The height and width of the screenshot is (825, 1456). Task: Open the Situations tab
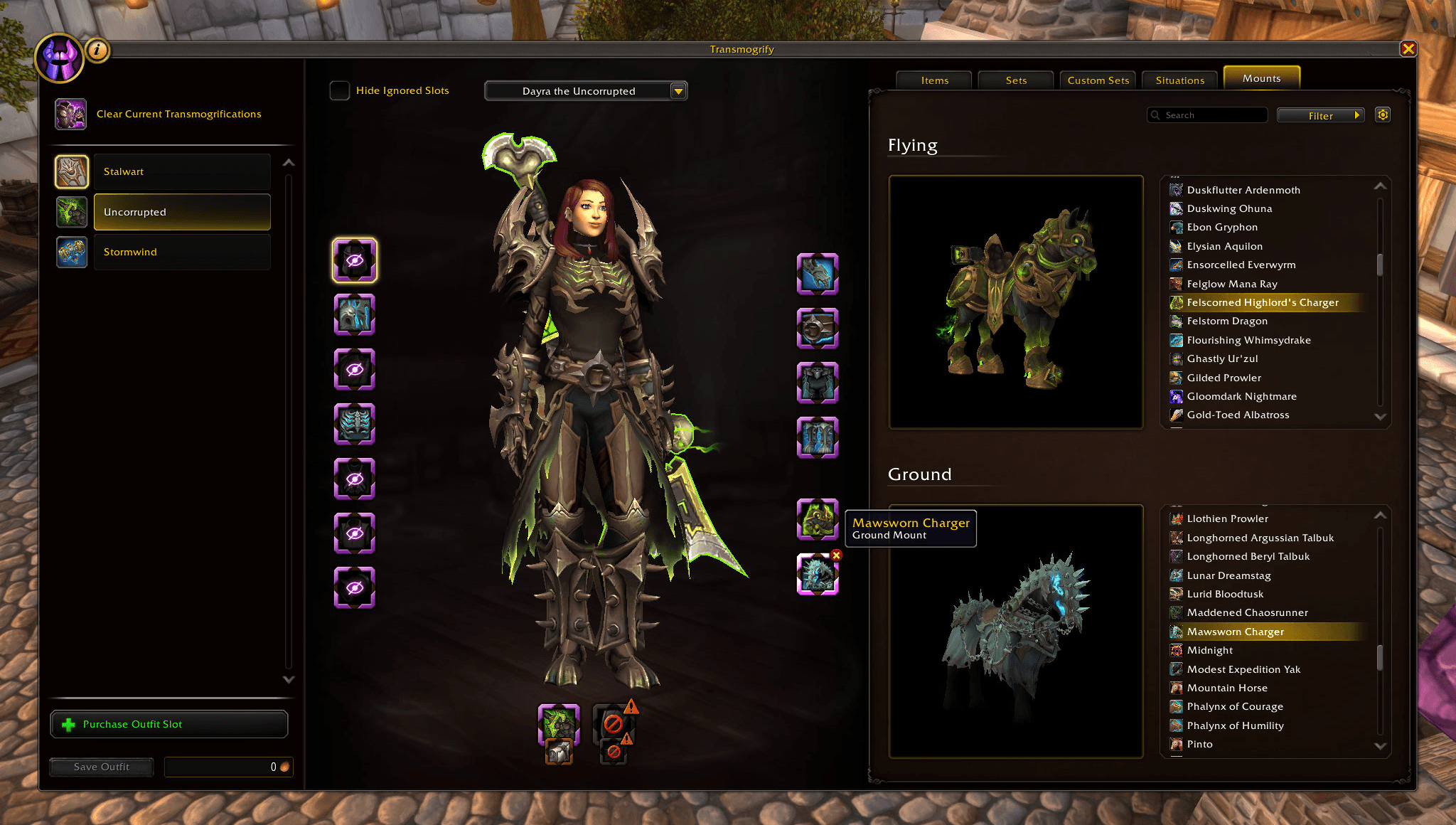click(x=1179, y=80)
